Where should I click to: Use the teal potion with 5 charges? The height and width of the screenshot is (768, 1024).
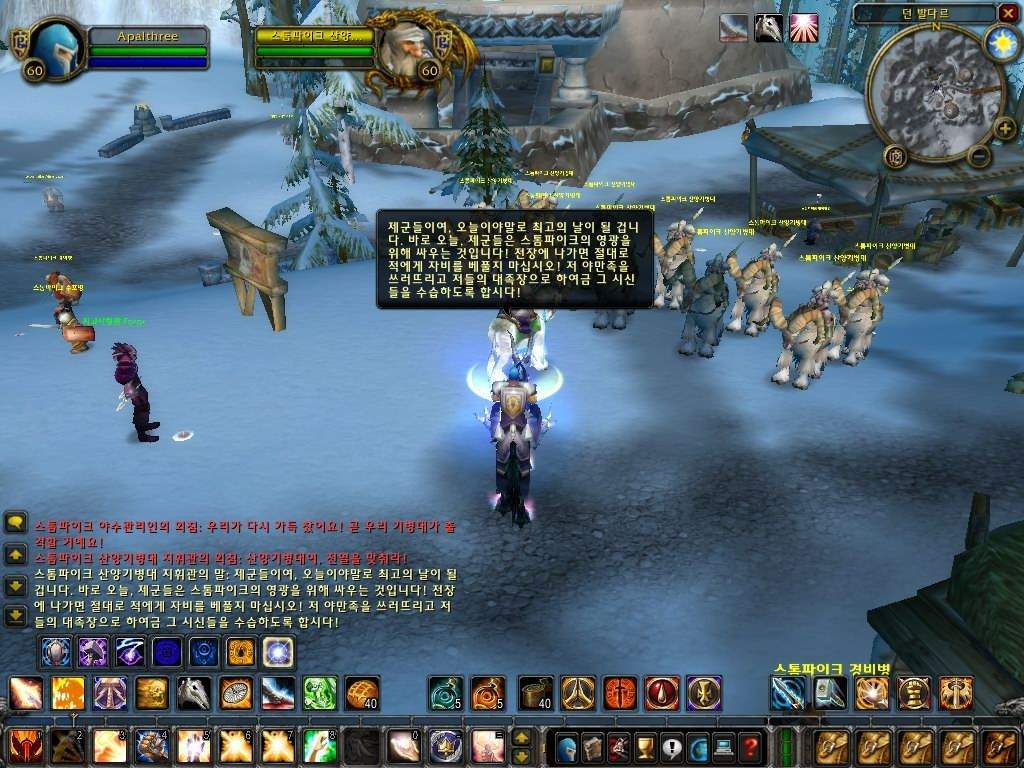point(444,692)
